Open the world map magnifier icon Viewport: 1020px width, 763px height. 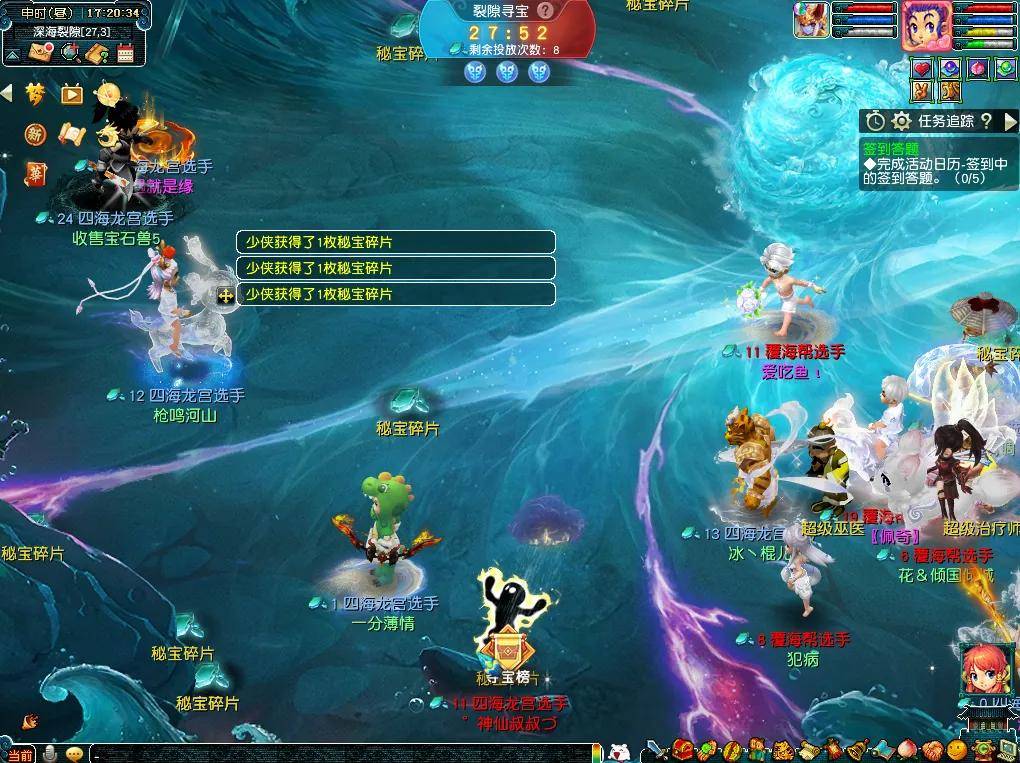(x=70, y=53)
